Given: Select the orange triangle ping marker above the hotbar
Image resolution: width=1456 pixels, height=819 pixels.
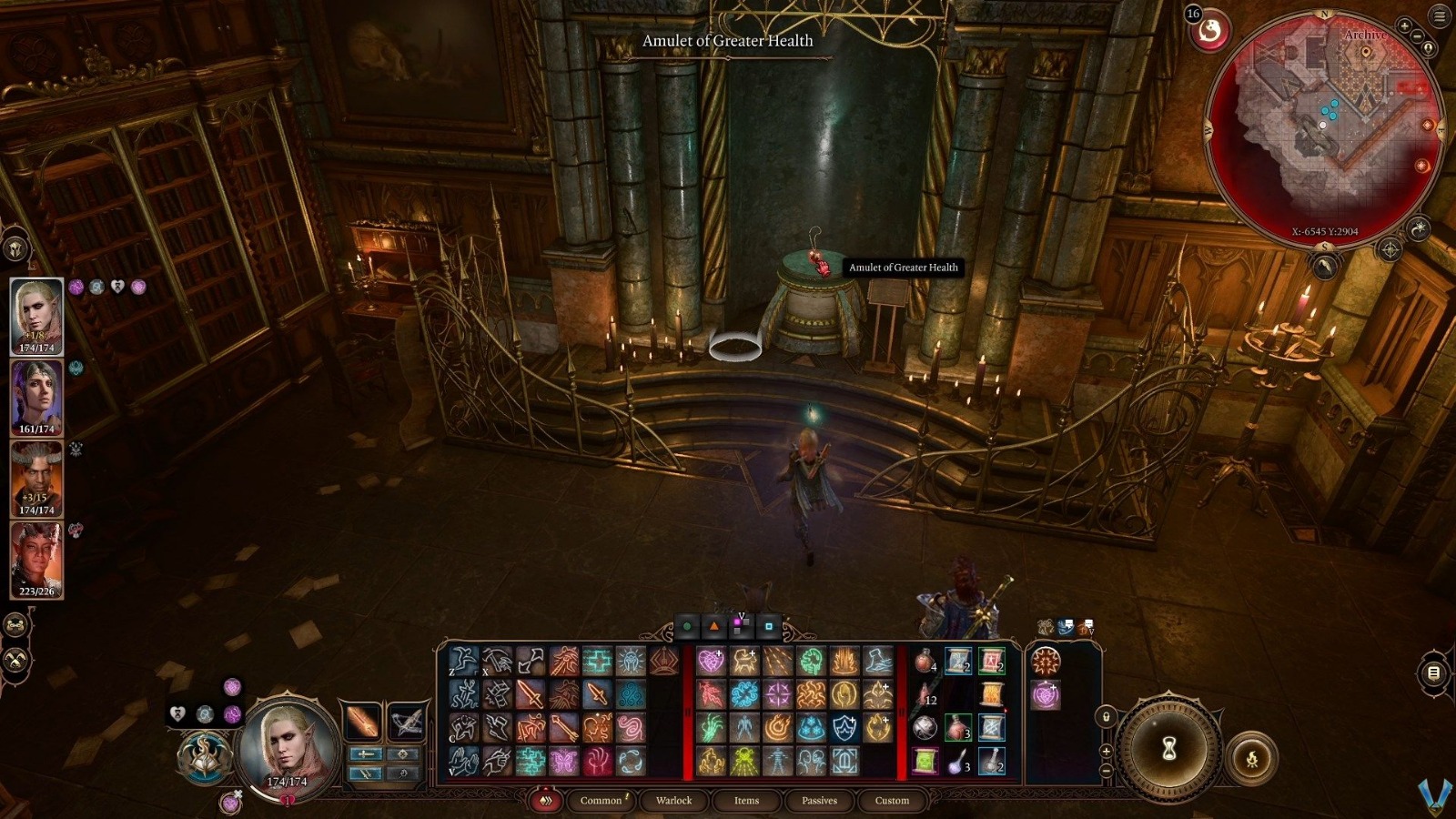Looking at the screenshot, I should click(713, 626).
